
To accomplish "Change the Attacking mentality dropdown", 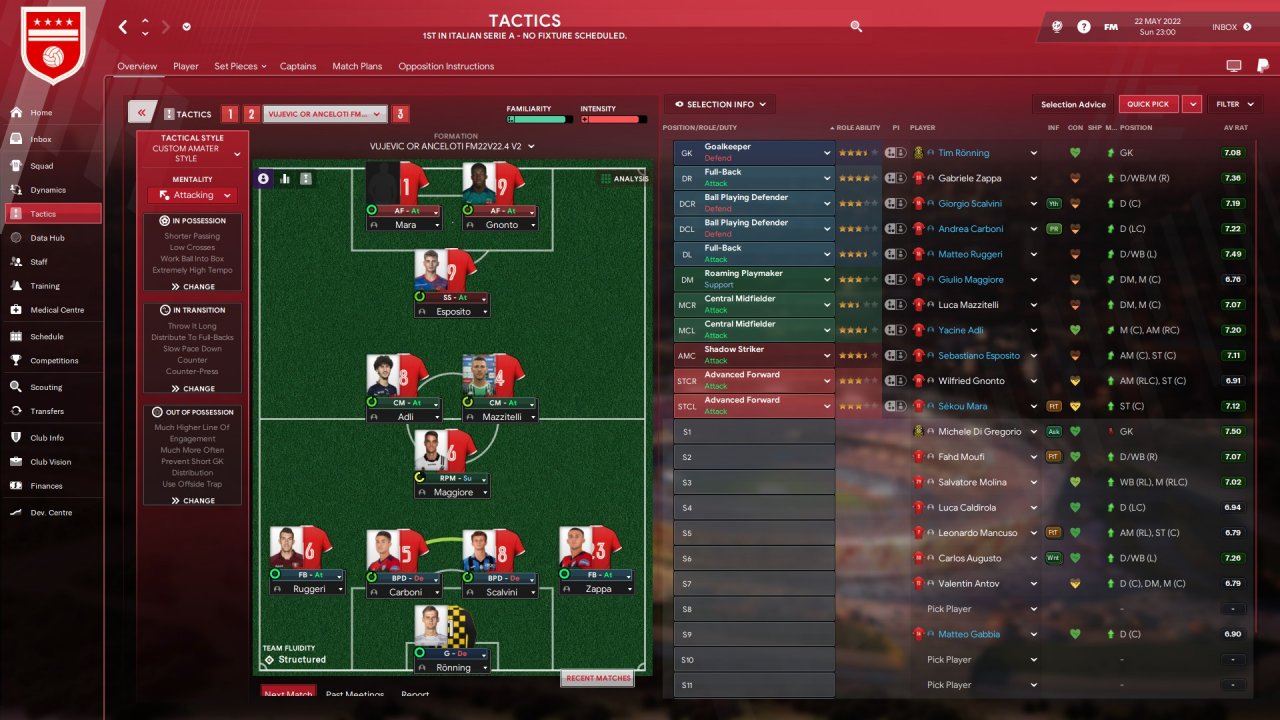I will tap(193, 195).
